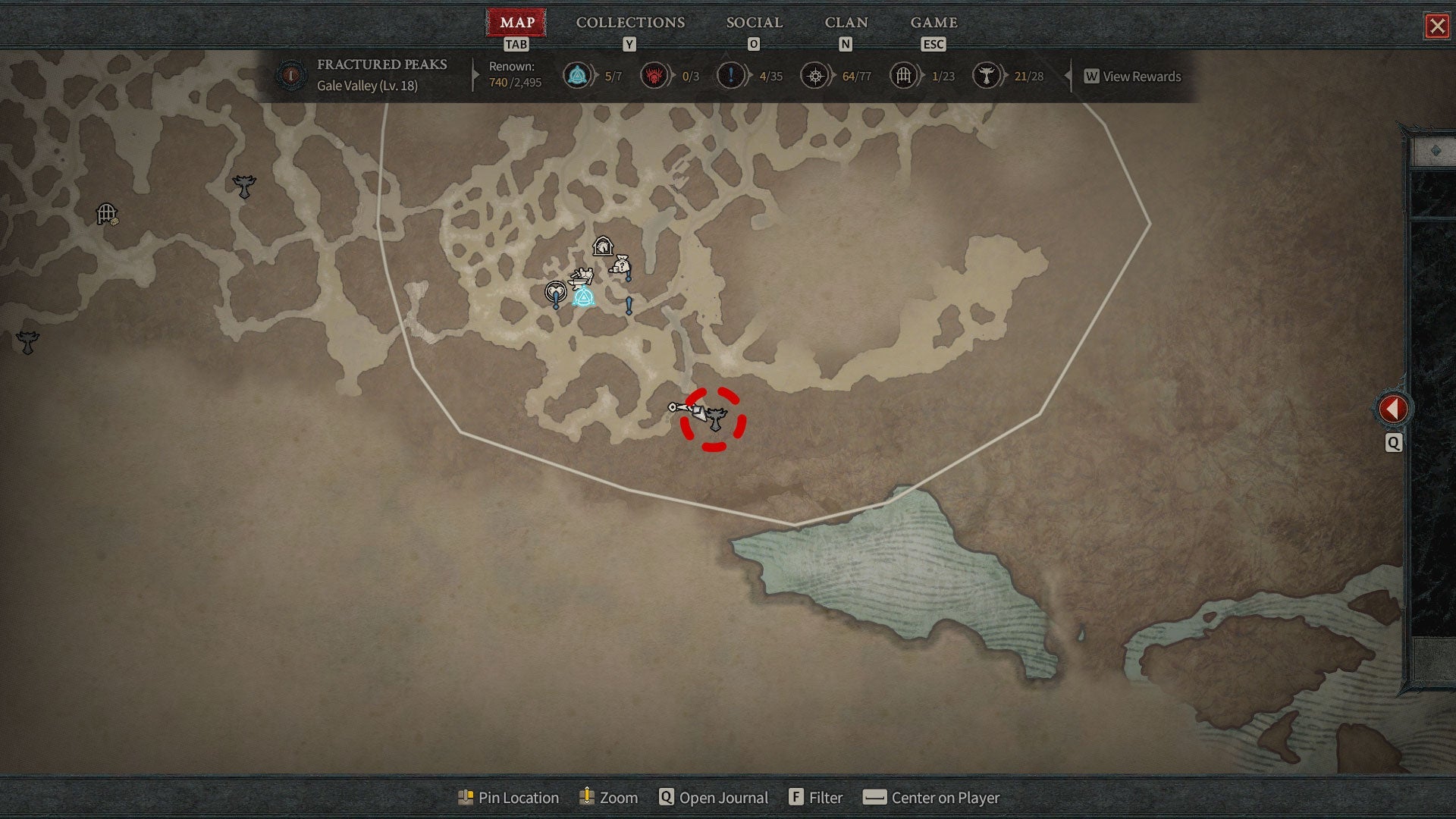Image resolution: width=1456 pixels, height=819 pixels.
Task: Click the side quests renown icon
Action: coord(730,76)
